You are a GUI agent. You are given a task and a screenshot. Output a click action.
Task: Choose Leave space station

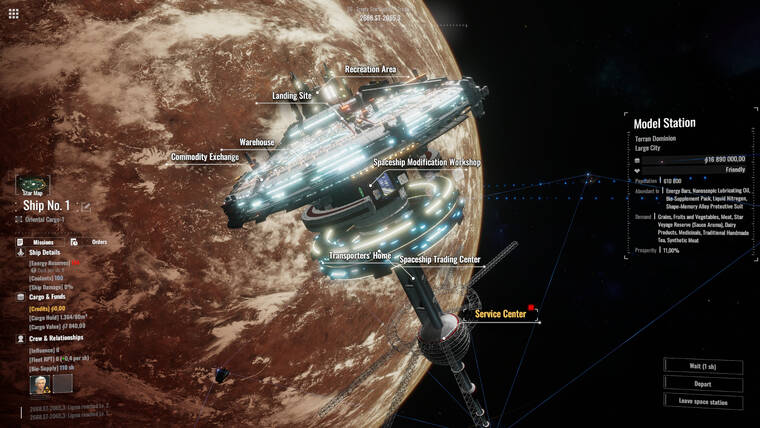[x=702, y=401]
